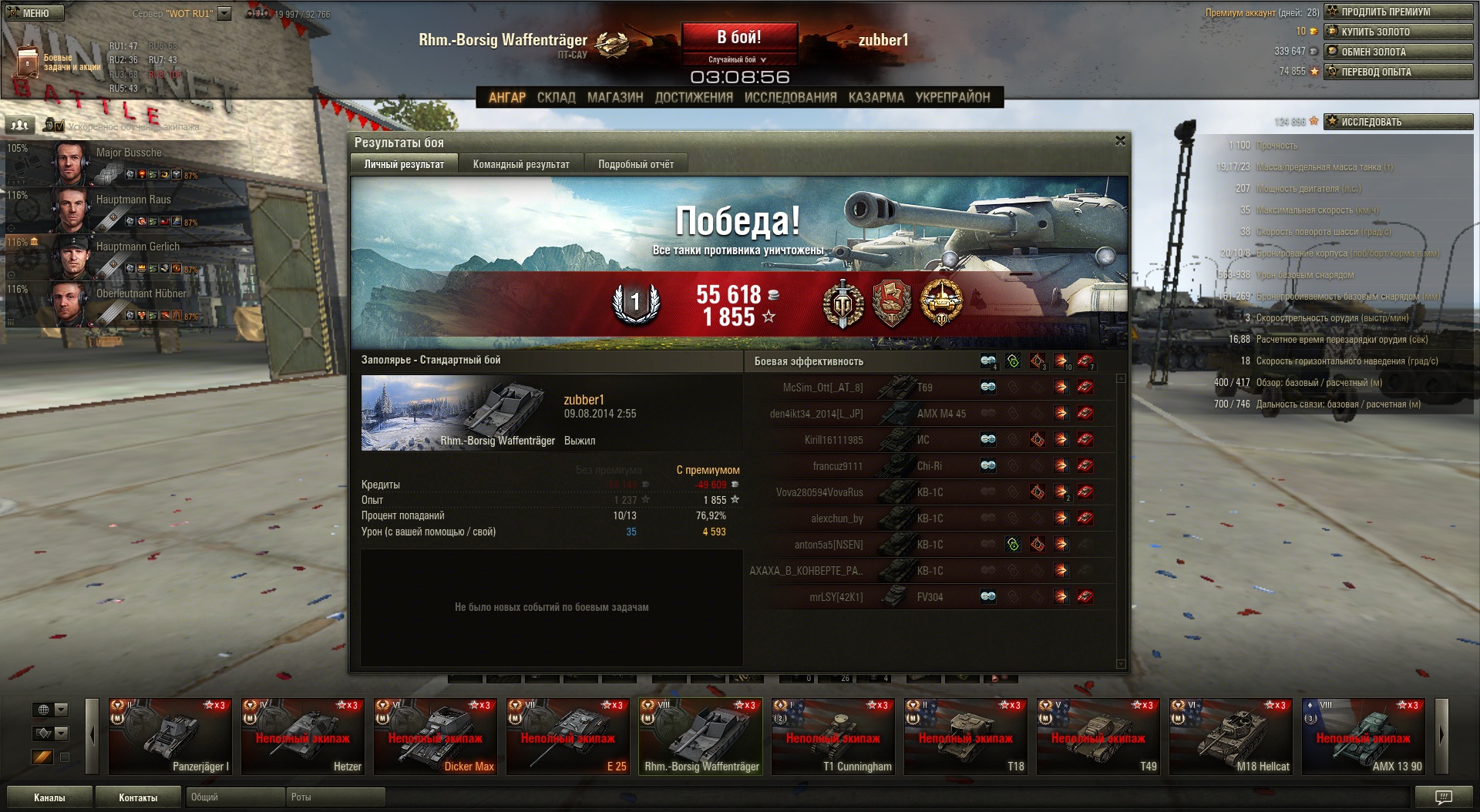Screen dimensions: 1480x812
Task: Switch to the Командный результат tab
Action: (x=521, y=164)
